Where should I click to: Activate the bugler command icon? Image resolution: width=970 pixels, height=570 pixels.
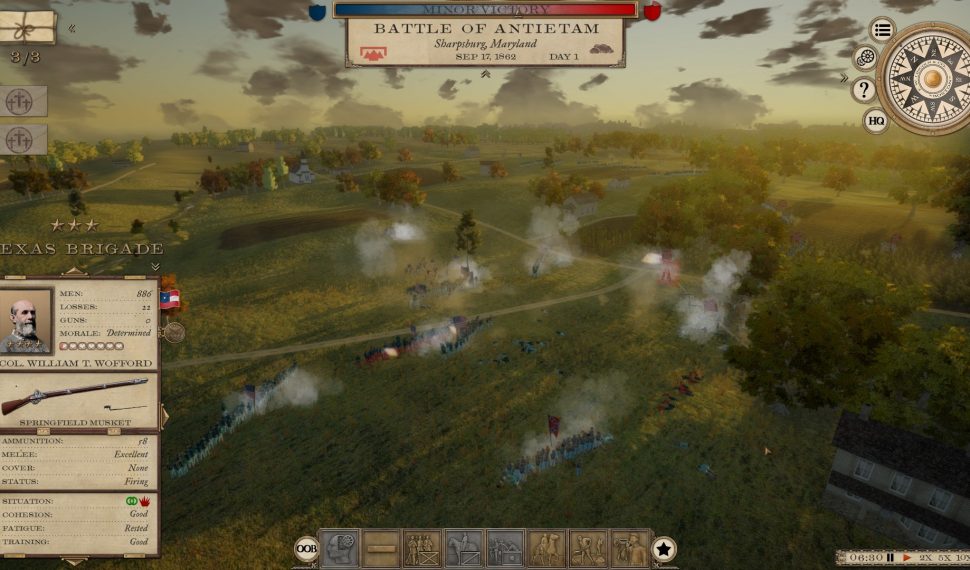click(630, 548)
